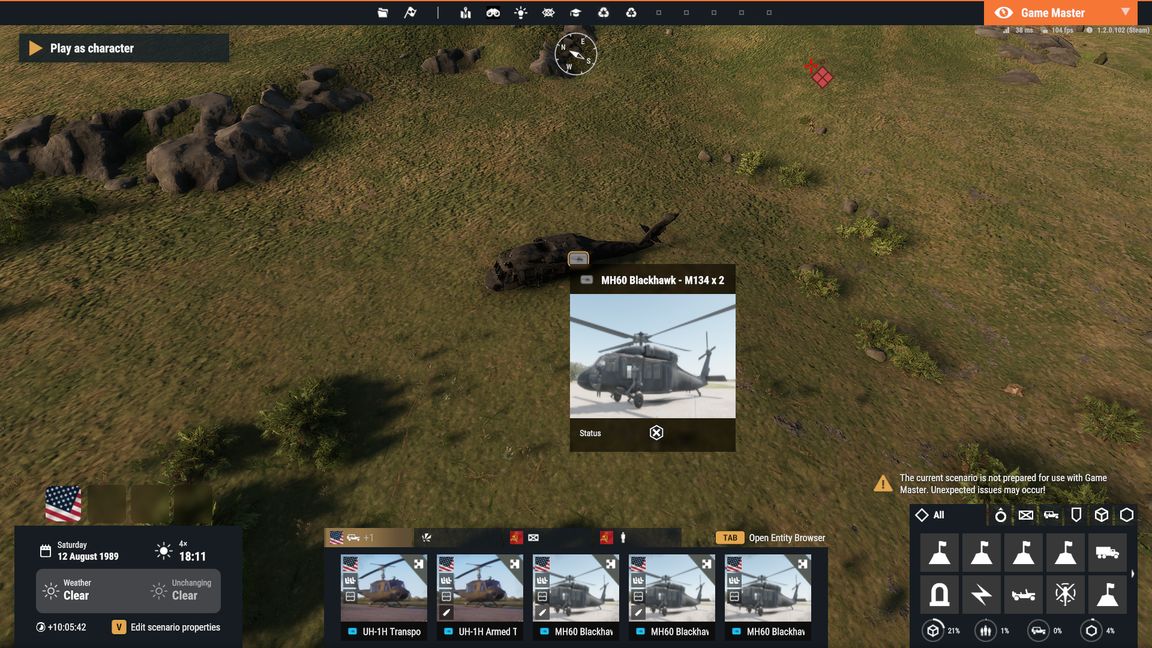Toggle the light bulb toolbar icon
This screenshot has width=1152, height=648.
click(521, 13)
